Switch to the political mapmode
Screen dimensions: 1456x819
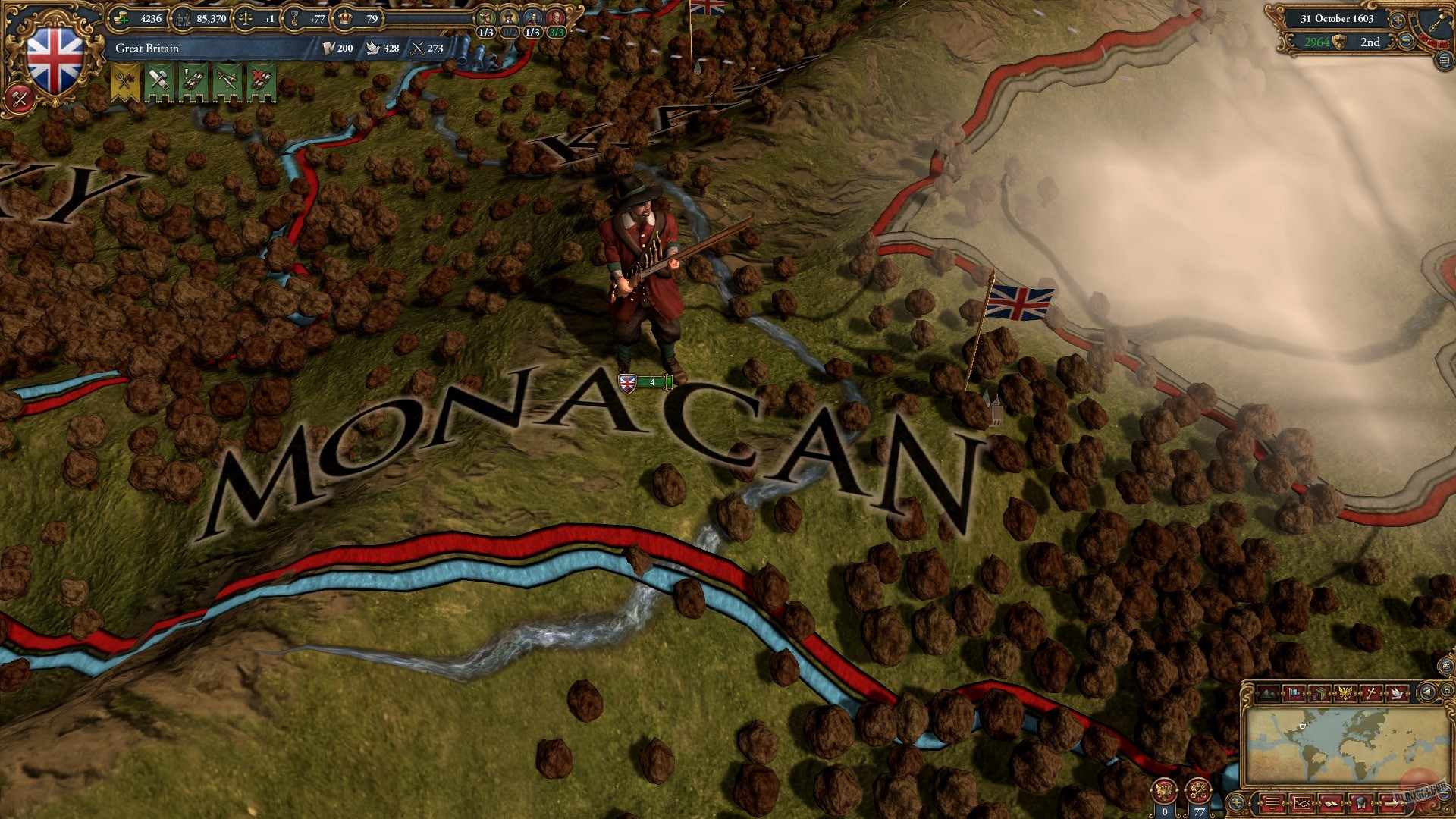point(1294,692)
